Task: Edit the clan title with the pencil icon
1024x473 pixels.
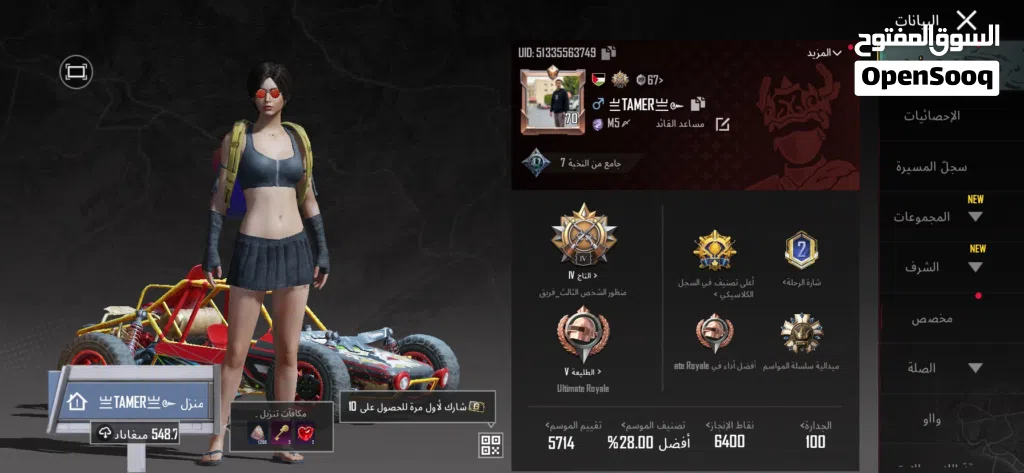Action: [722, 124]
